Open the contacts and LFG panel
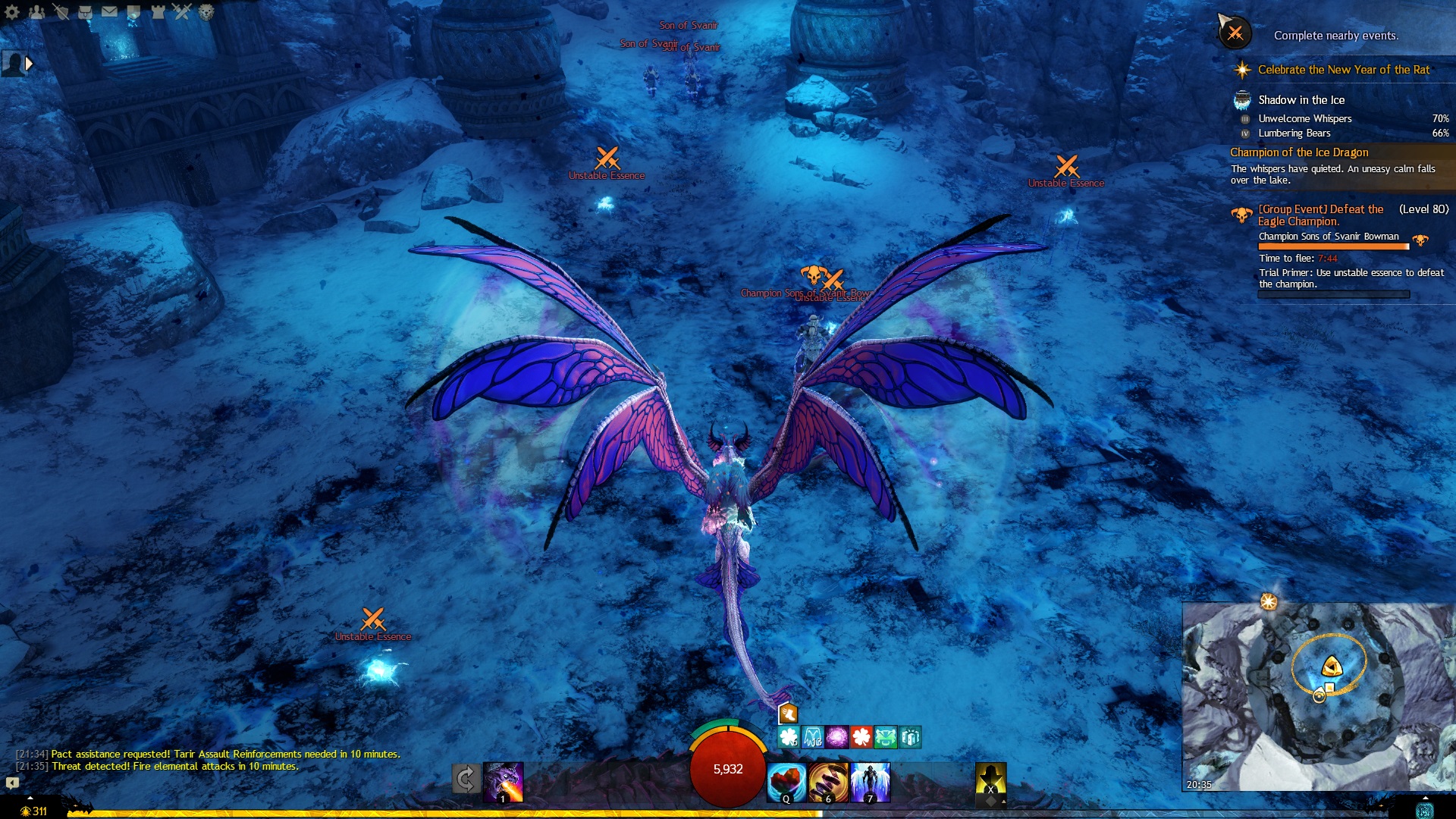Image resolution: width=1456 pixels, height=819 pixels. (x=36, y=11)
